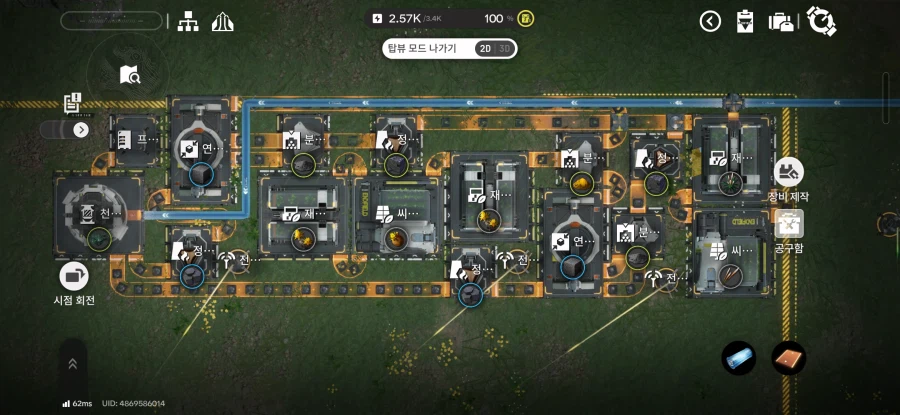
Task: Open the briefcase inventory icon
Action: [x=781, y=21]
